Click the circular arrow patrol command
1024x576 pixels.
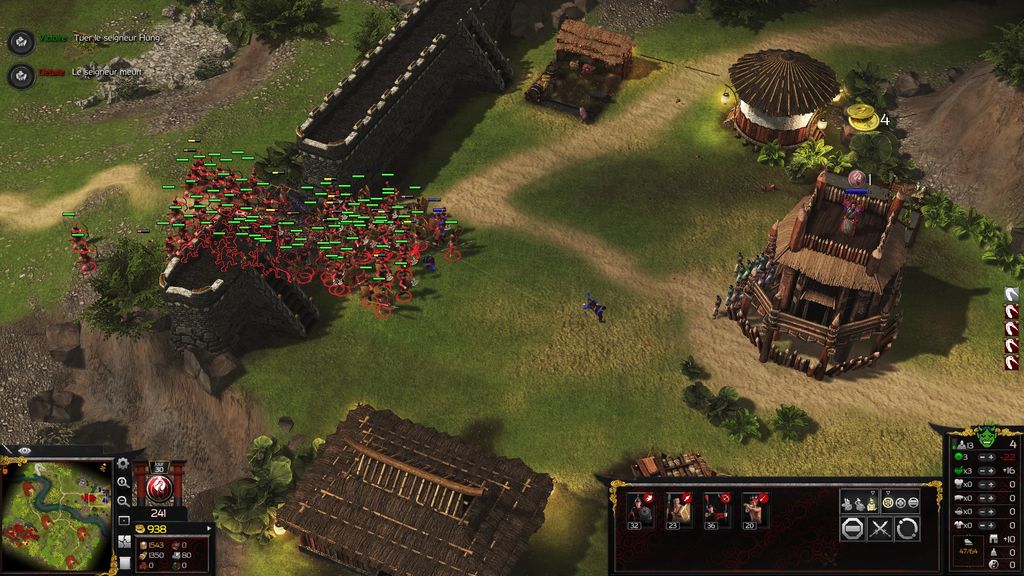pyautogui.click(x=906, y=529)
